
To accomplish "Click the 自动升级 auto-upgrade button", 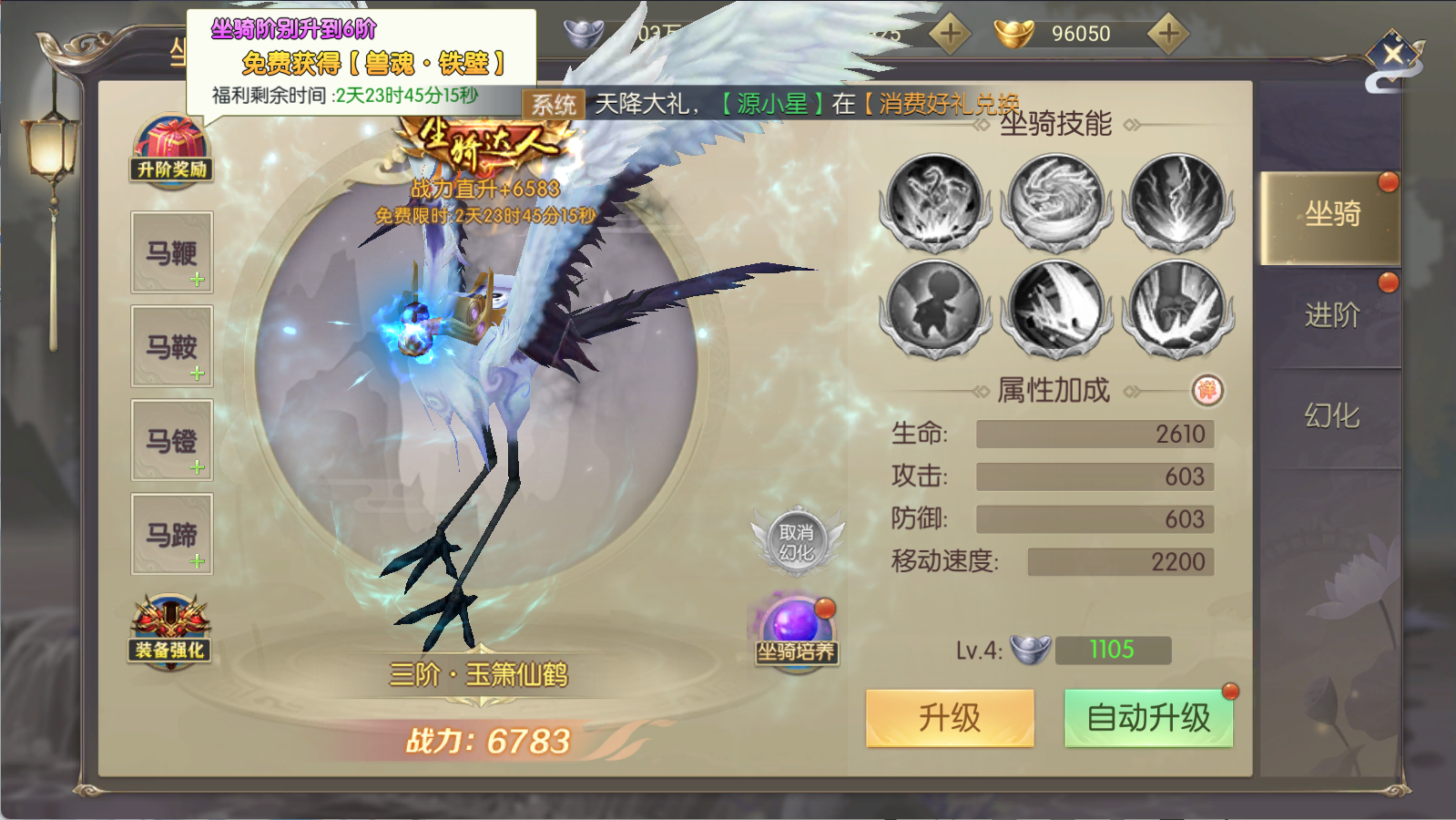I will (x=1148, y=717).
